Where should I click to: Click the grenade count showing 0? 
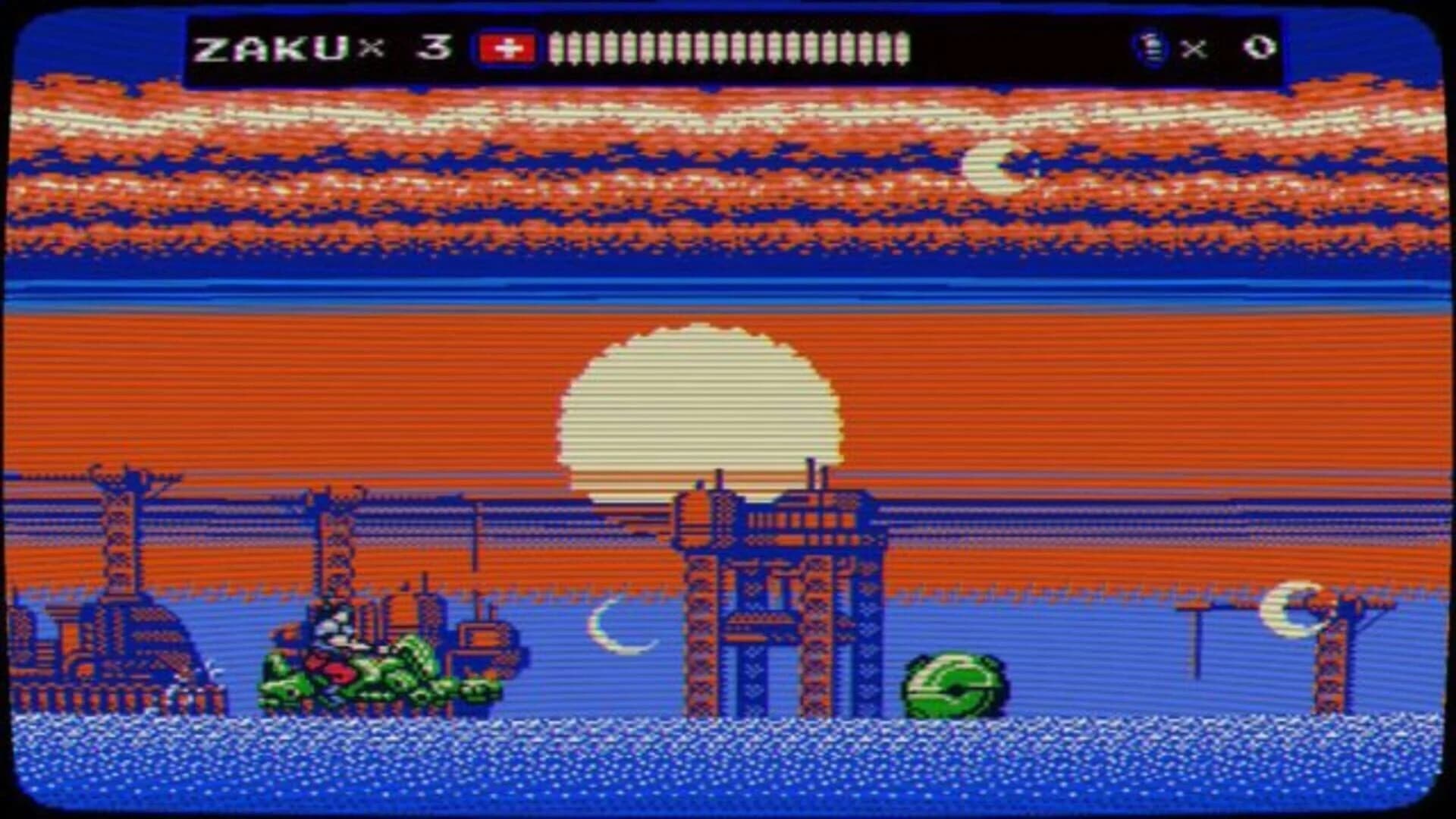1255,47
